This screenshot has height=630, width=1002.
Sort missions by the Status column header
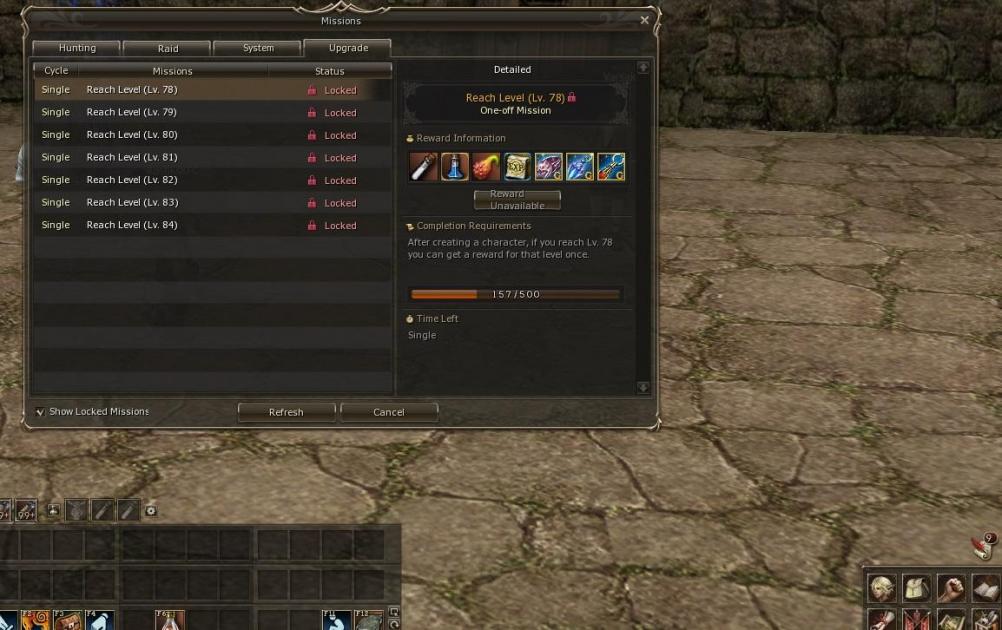(329, 71)
